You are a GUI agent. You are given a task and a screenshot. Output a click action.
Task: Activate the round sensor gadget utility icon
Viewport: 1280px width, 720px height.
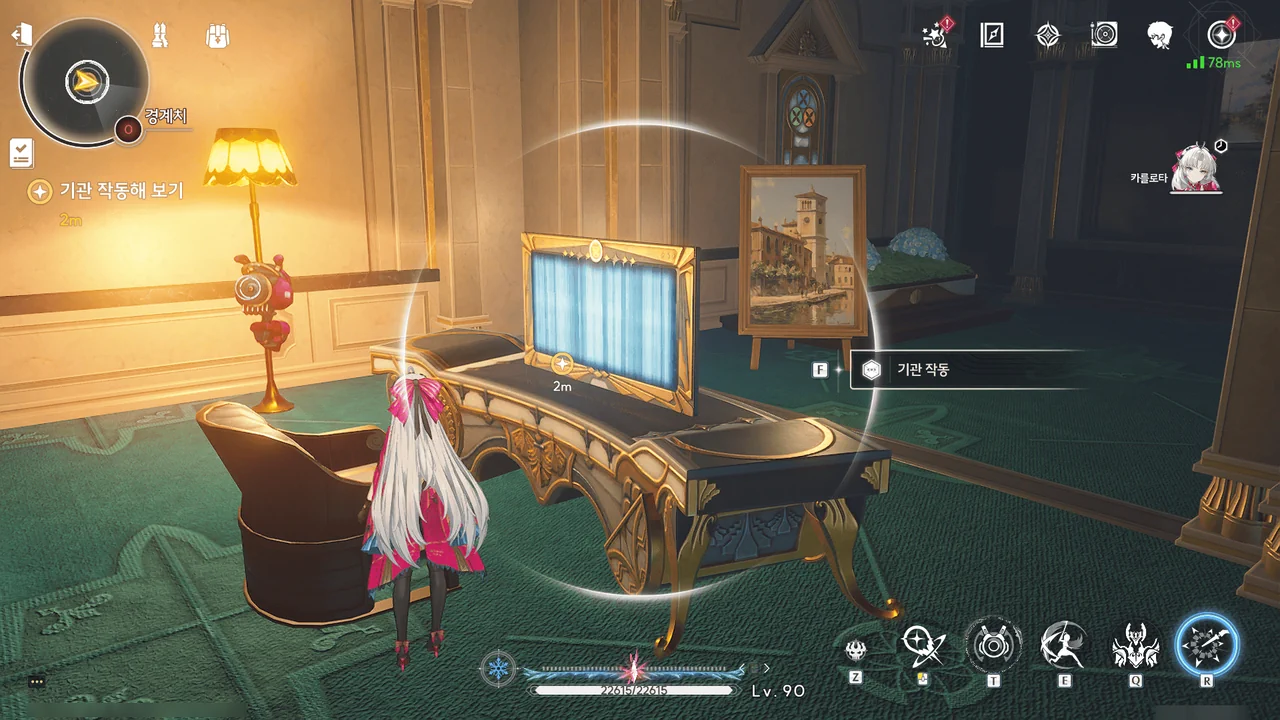[x=993, y=646]
